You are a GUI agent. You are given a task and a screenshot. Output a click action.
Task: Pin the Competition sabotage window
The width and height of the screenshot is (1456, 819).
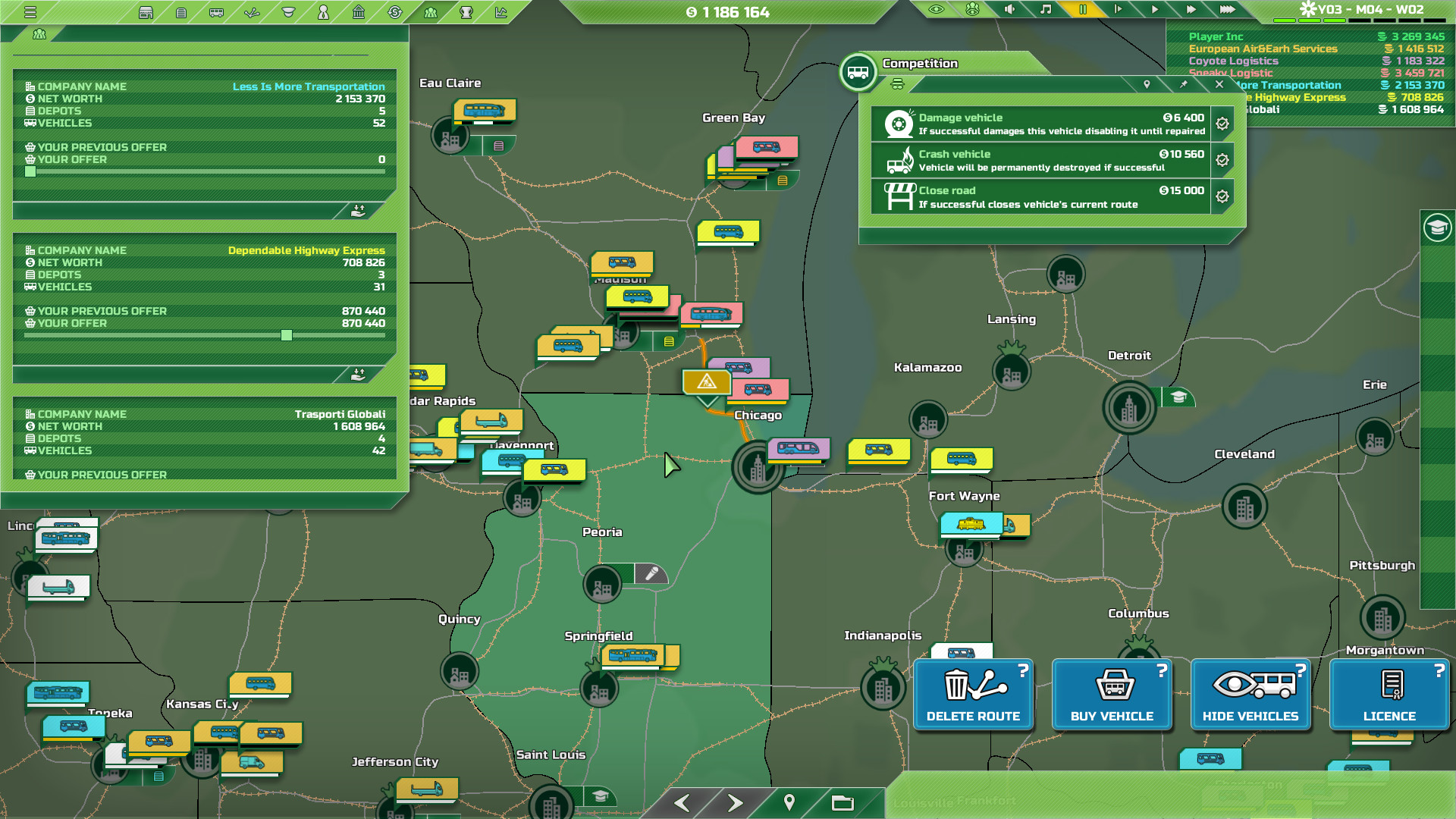click(1185, 85)
